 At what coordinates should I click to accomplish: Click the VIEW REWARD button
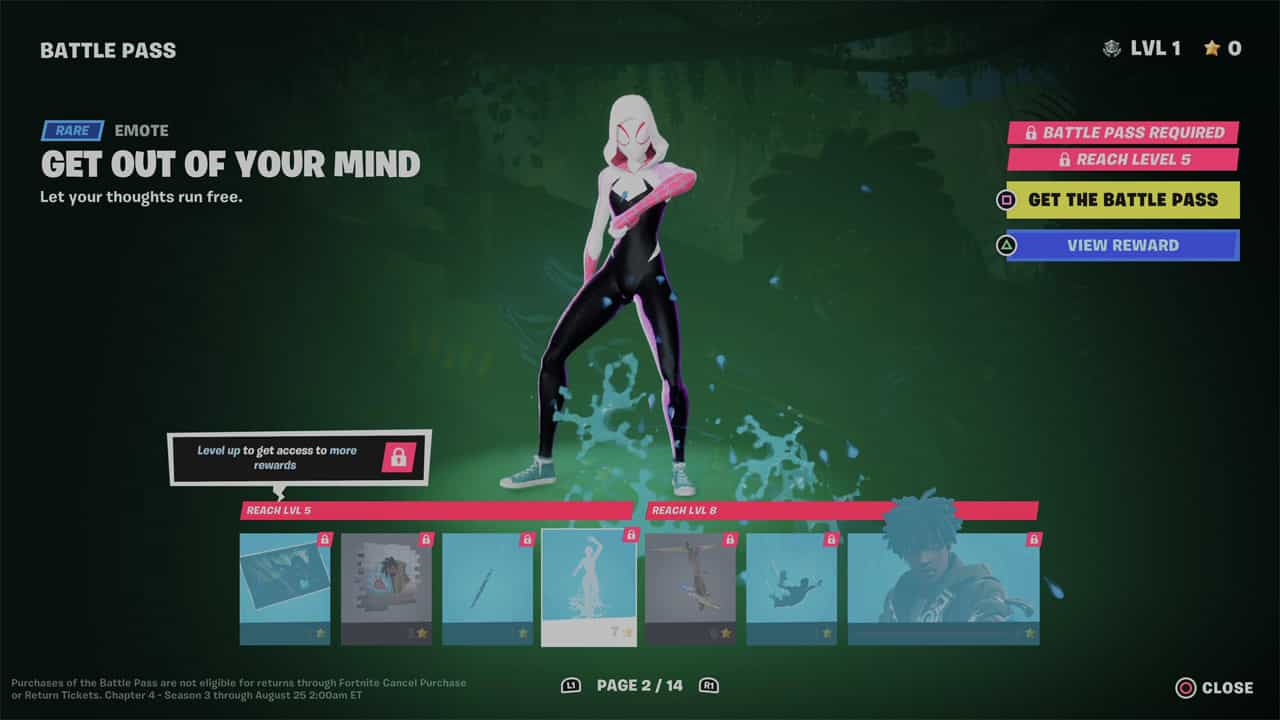(1123, 245)
